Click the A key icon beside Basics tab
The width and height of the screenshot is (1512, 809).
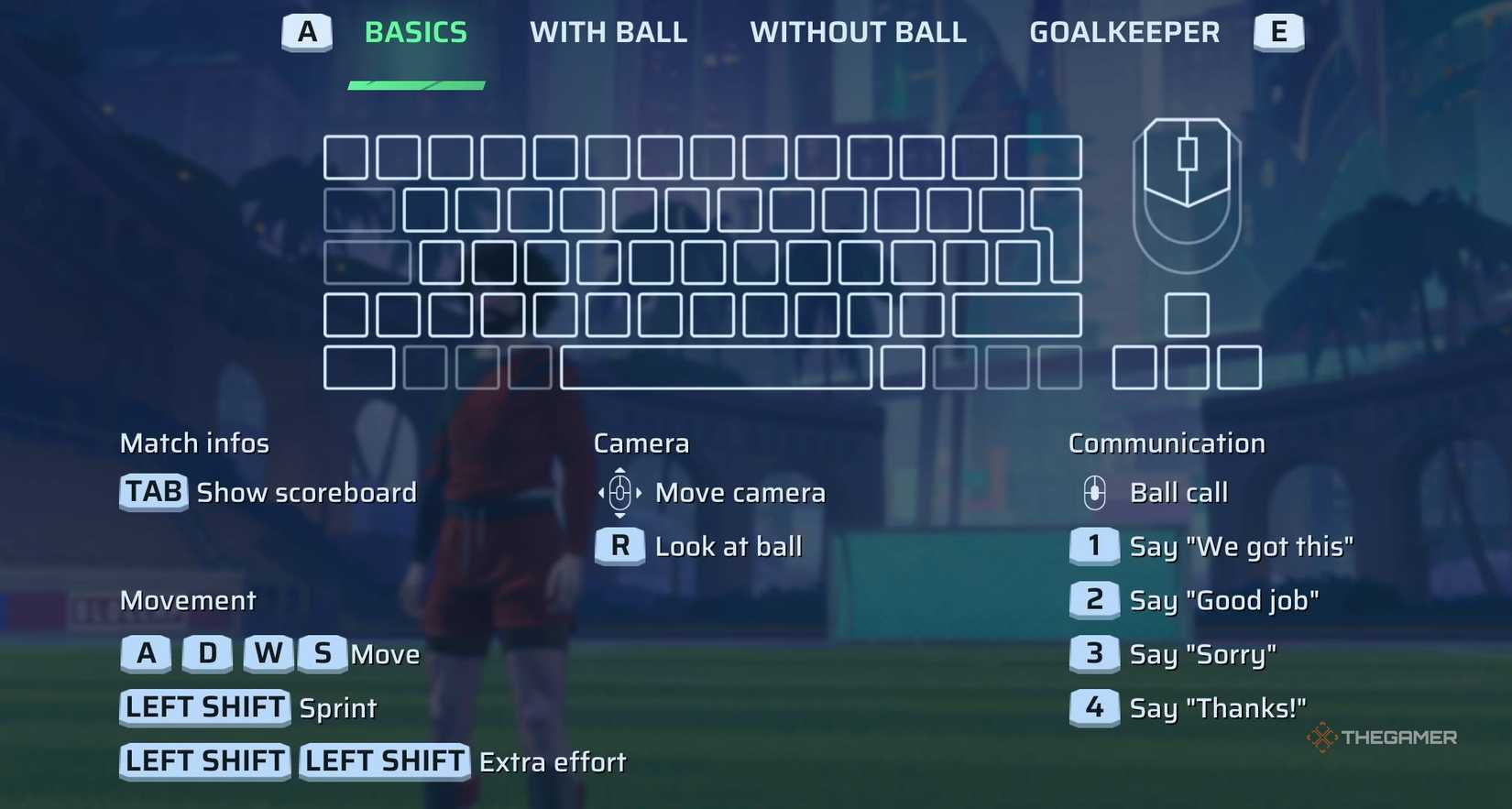click(307, 32)
